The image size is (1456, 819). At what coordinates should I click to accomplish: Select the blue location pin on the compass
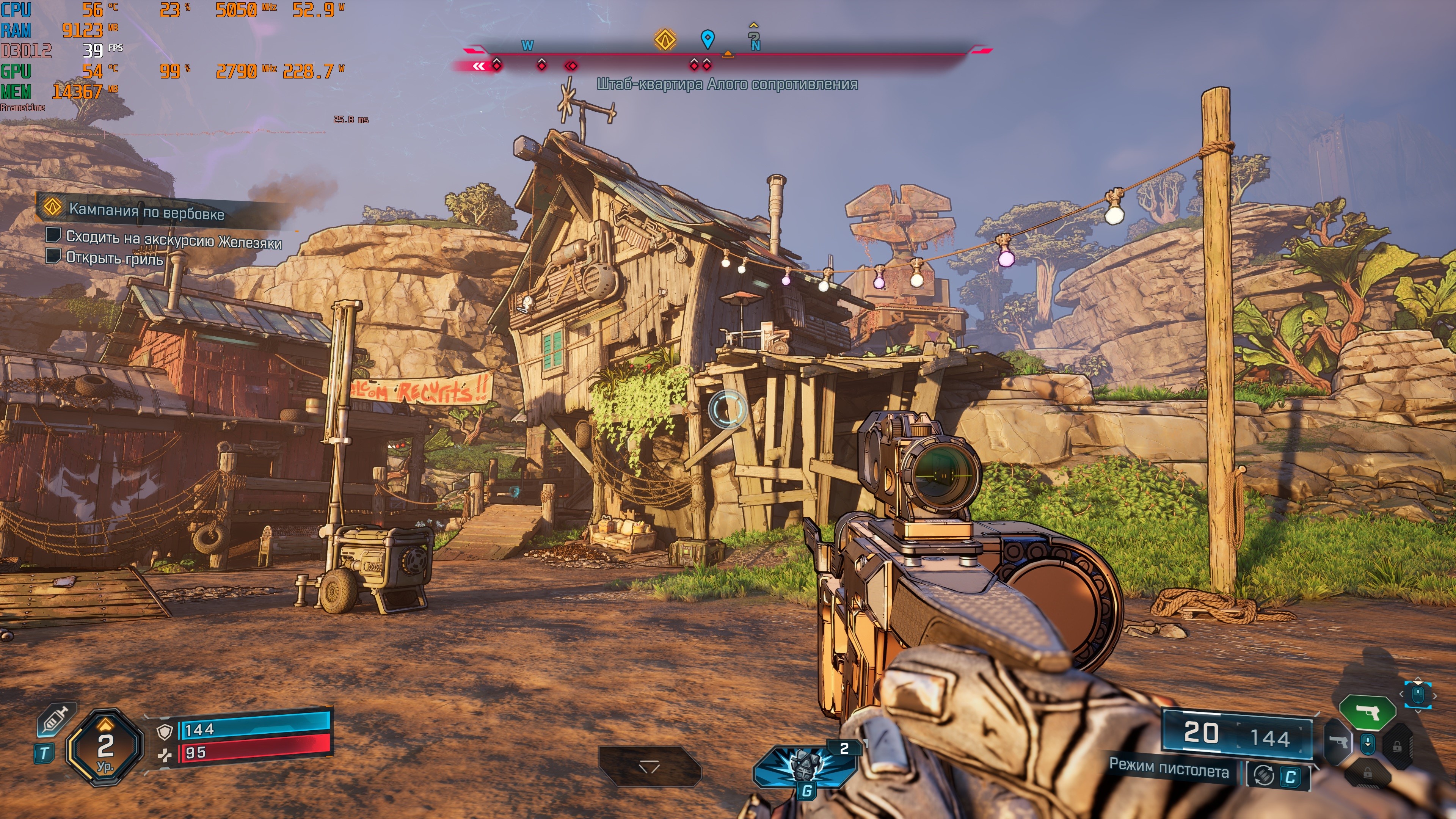[707, 39]
